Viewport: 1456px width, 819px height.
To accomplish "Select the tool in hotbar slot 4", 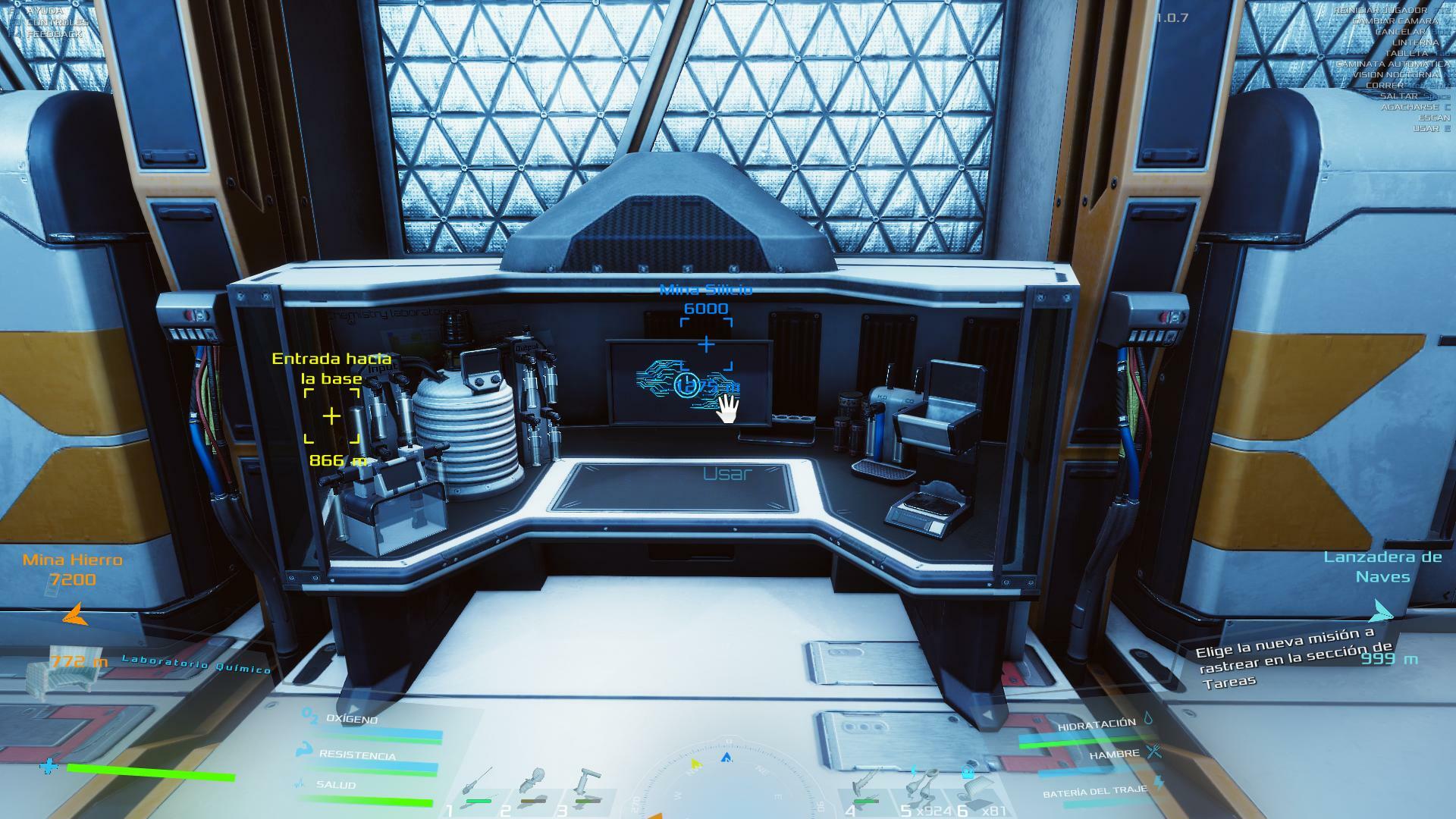I will tap(866, 785).
